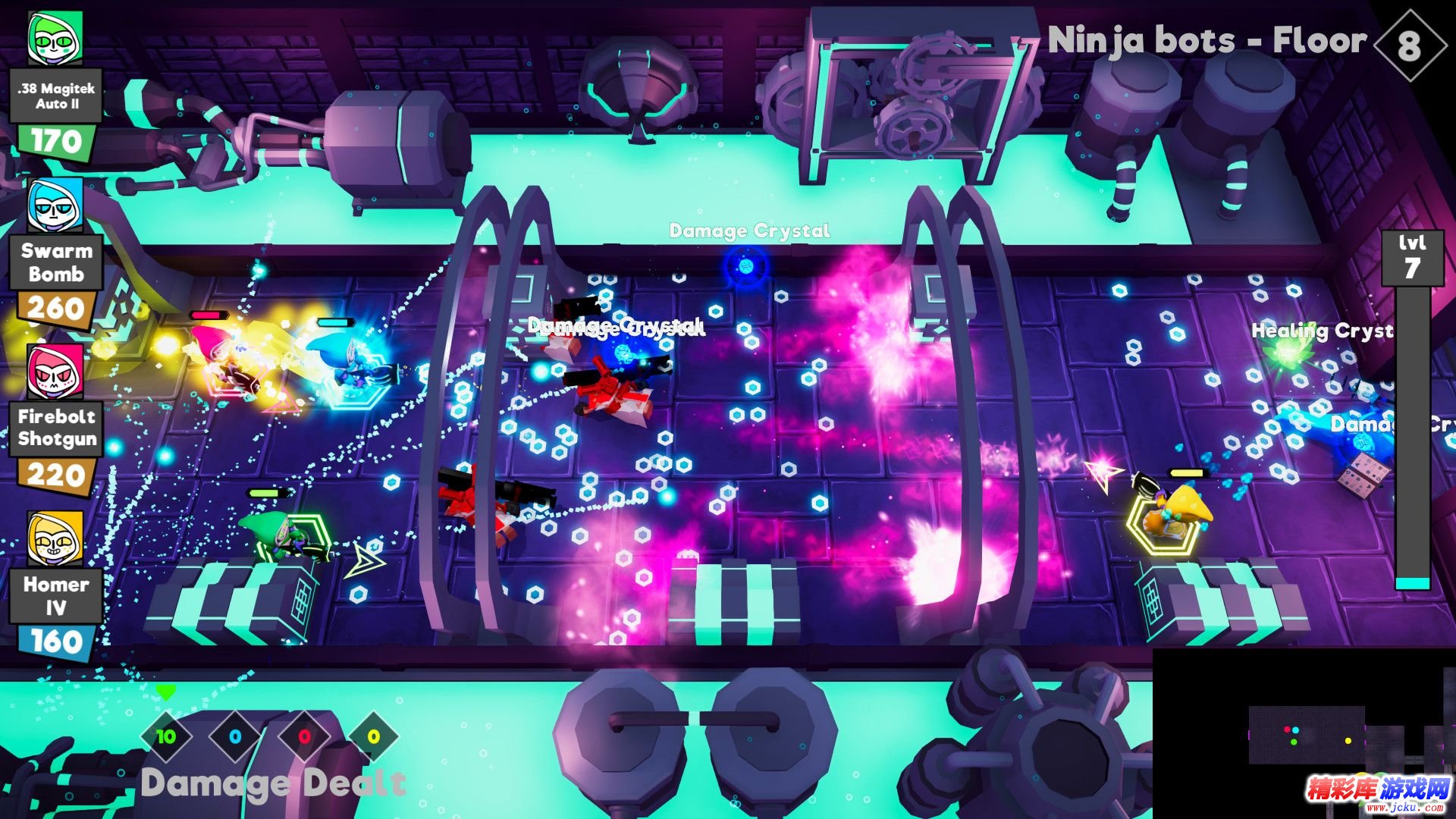The width and height of the screenshot is (1456, 819).
Task: Click the Floor 8 diamond indicator
Action: 1409,45
